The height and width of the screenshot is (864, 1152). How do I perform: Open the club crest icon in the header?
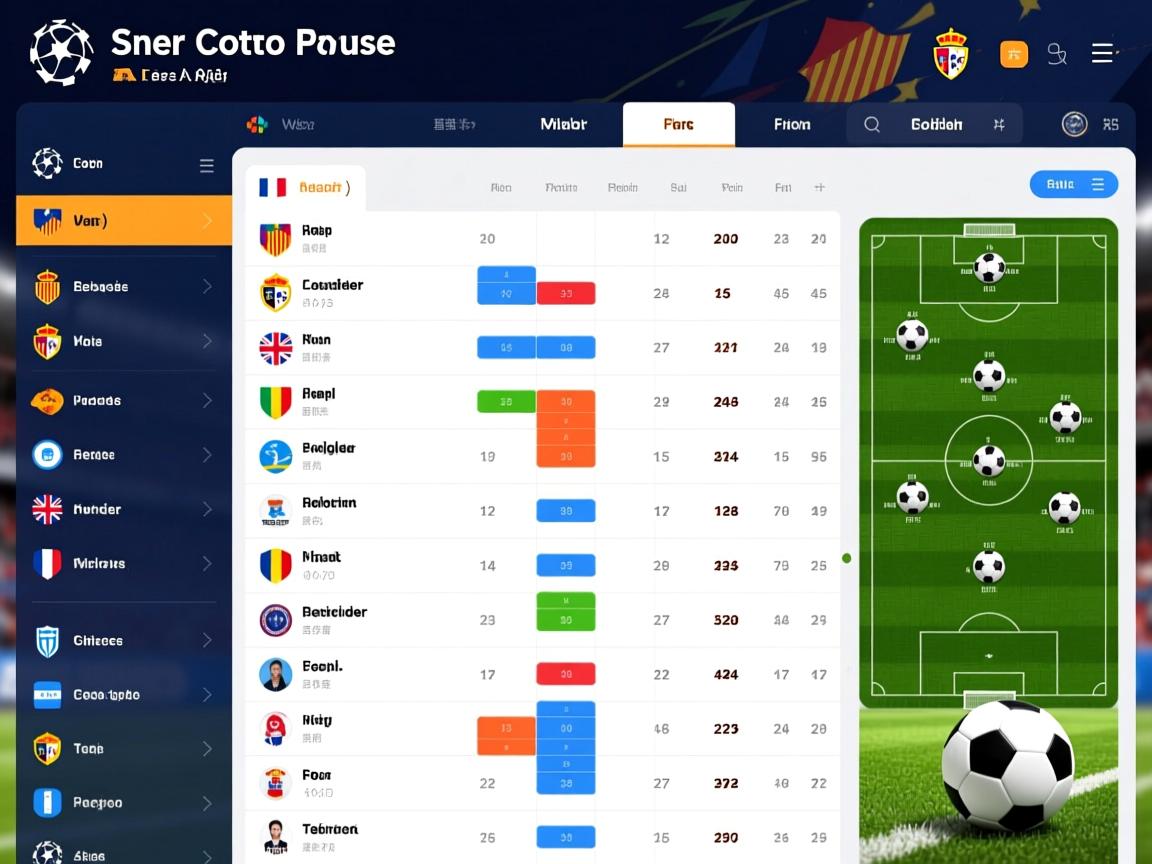point(950,55)
